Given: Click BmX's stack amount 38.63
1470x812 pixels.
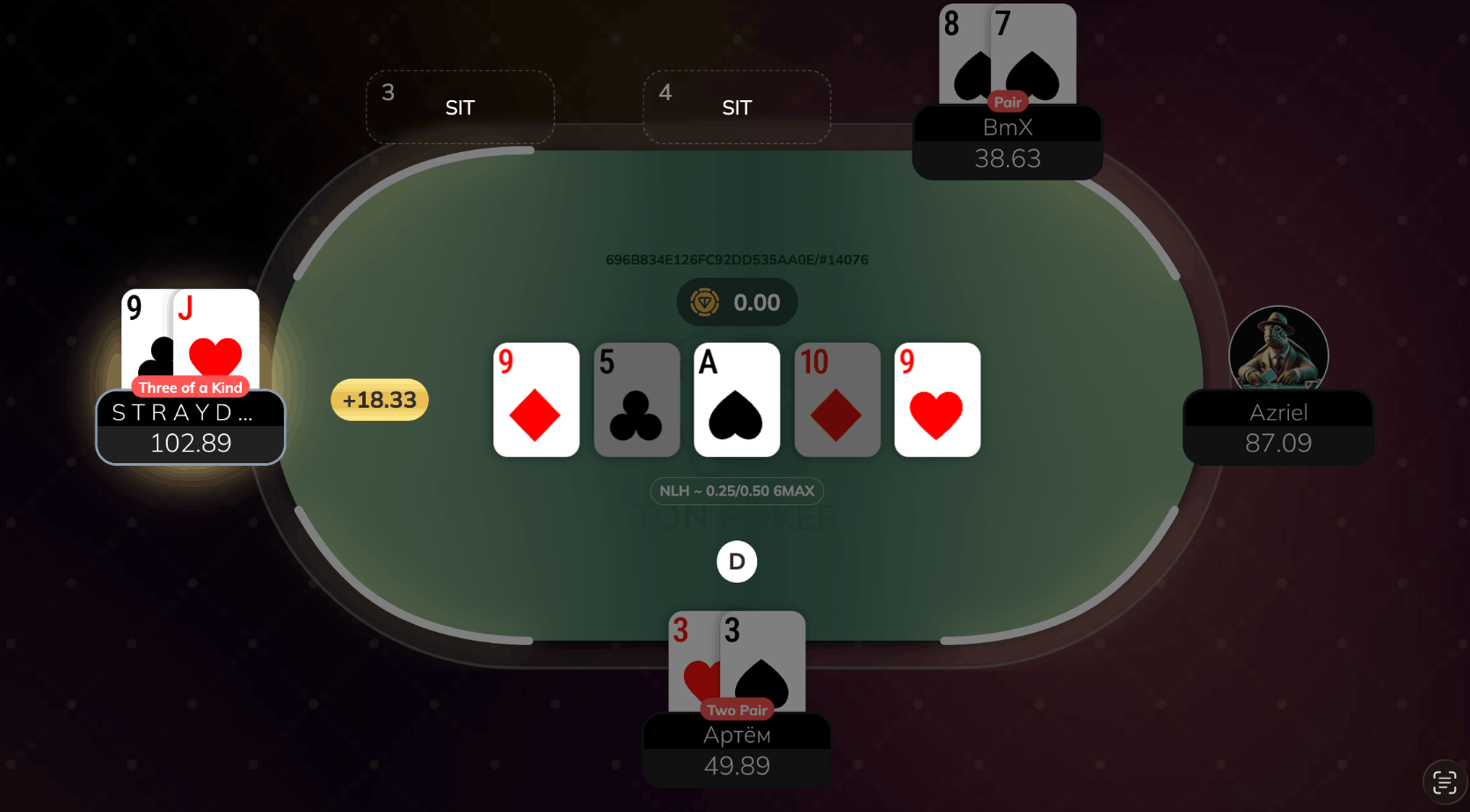Looking at the screenshot, I should click(1008, 159).
